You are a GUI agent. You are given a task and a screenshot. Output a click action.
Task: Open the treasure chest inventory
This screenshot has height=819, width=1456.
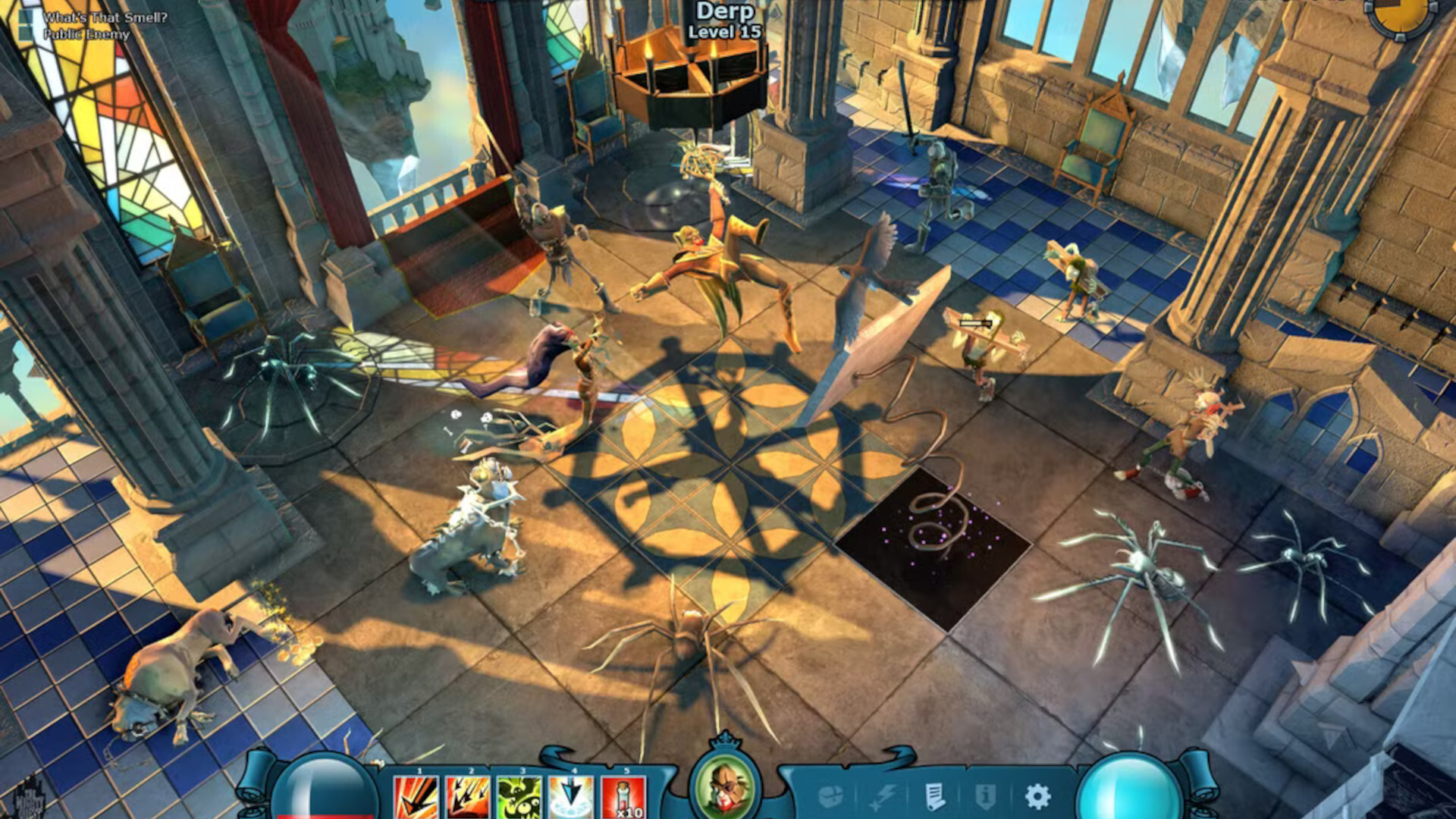coord(832,796)
